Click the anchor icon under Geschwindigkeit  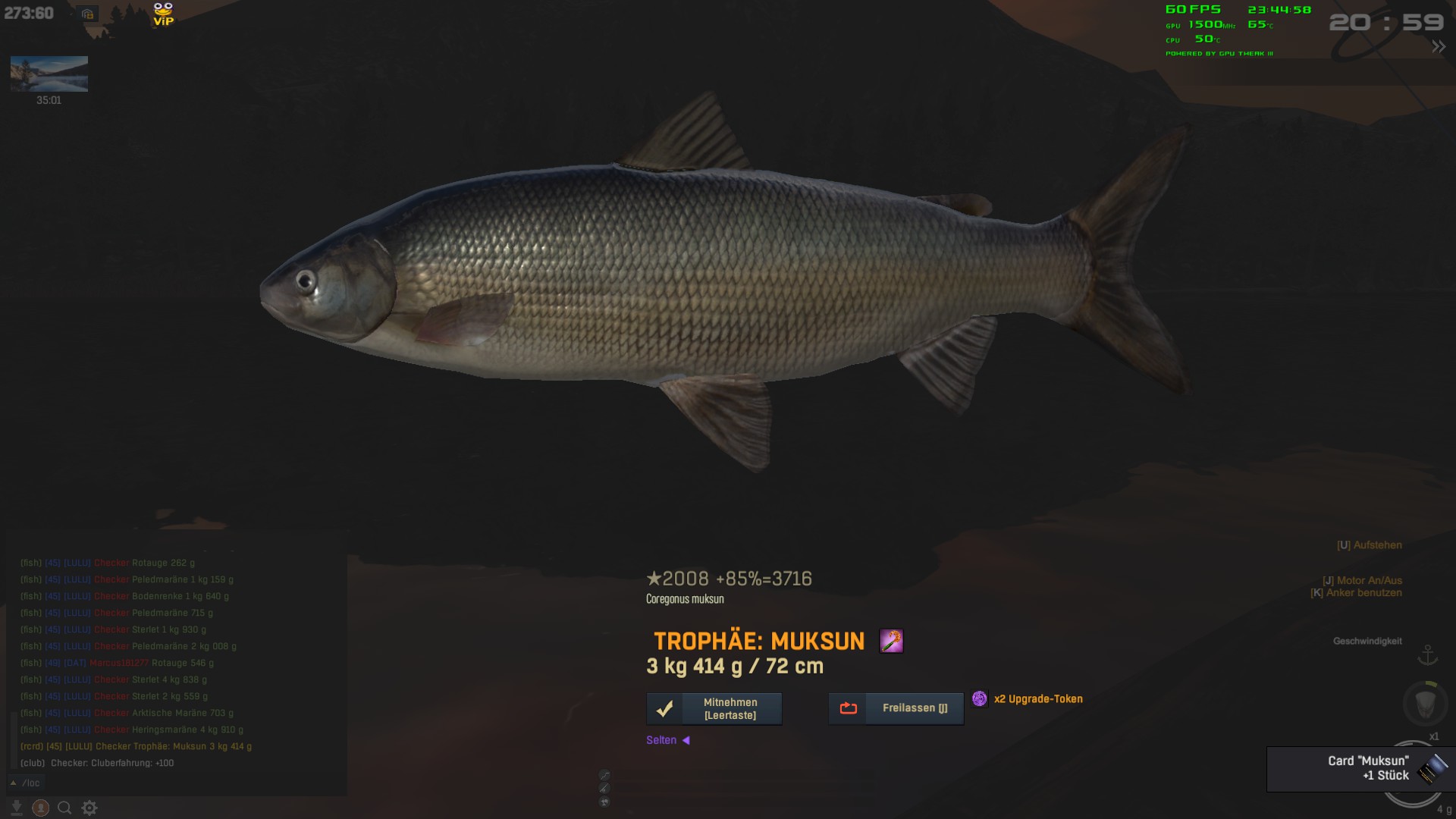pyautogui.click(x=1428, y=654)
